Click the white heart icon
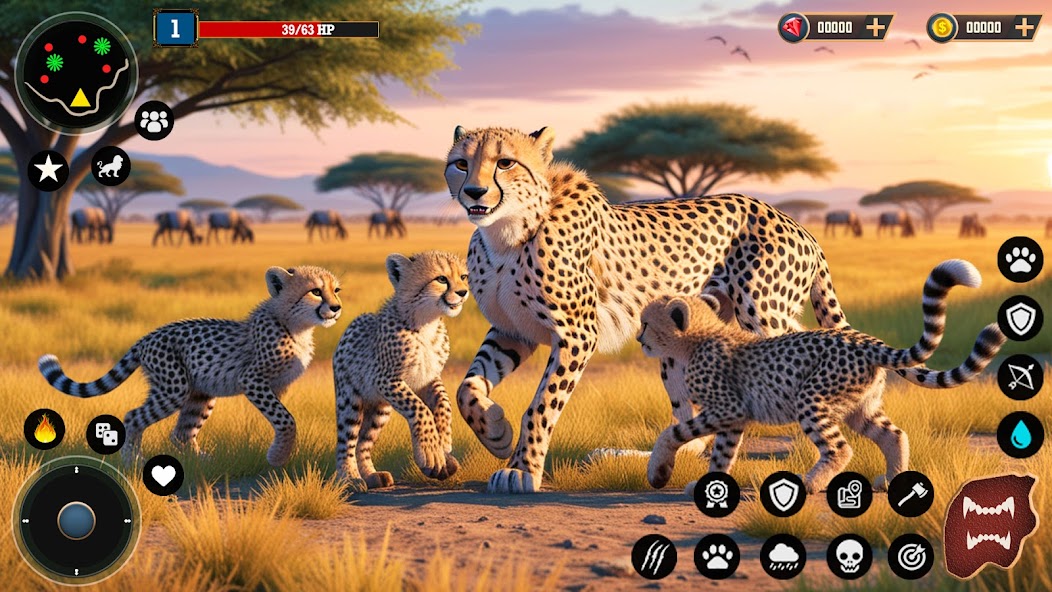The width and height of the screenshot is (1052, 592). pos(163,474)
